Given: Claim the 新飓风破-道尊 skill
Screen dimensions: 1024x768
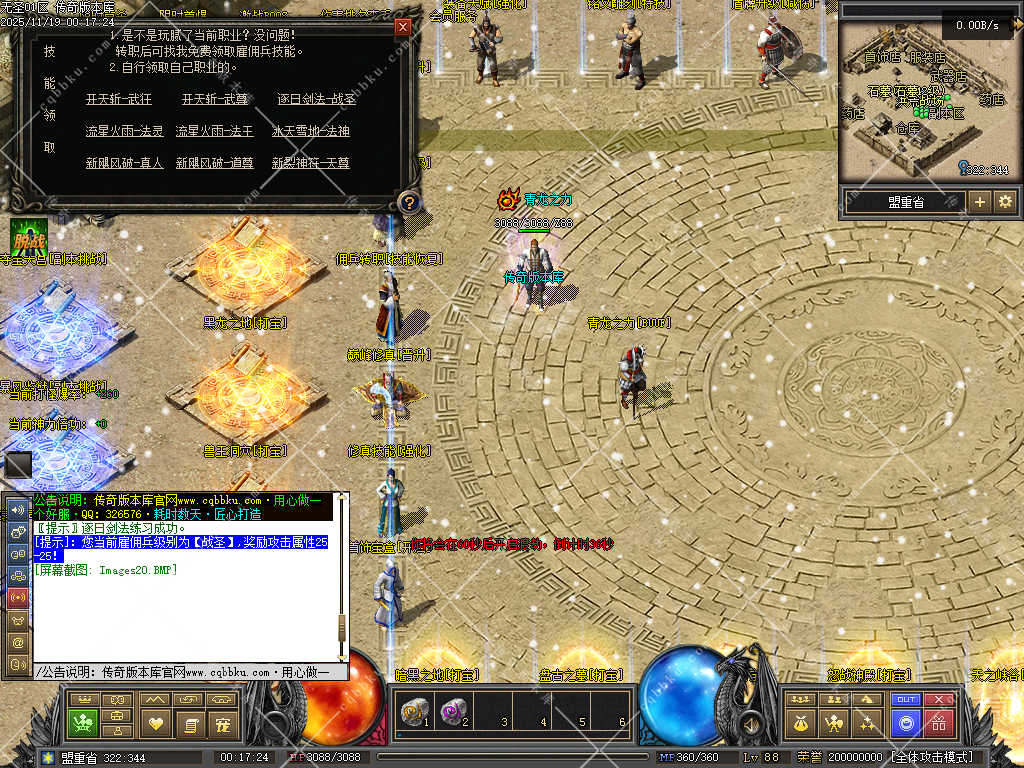Looking at the screenshot, I should pos(215,163).
